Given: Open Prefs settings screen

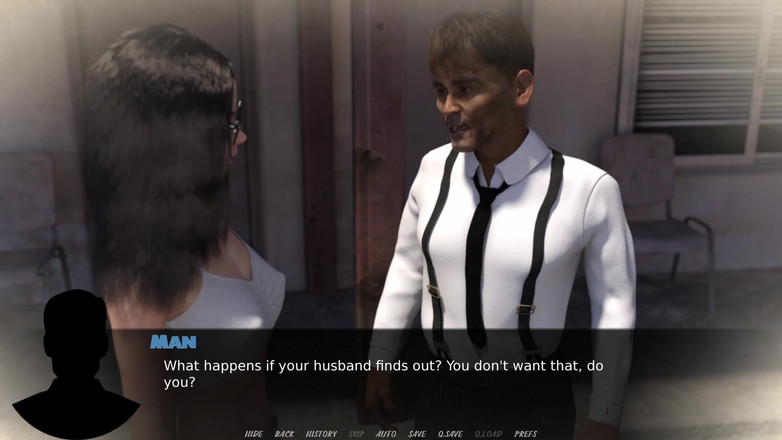Looking at the screenshot, I should [x=526, y=434].
